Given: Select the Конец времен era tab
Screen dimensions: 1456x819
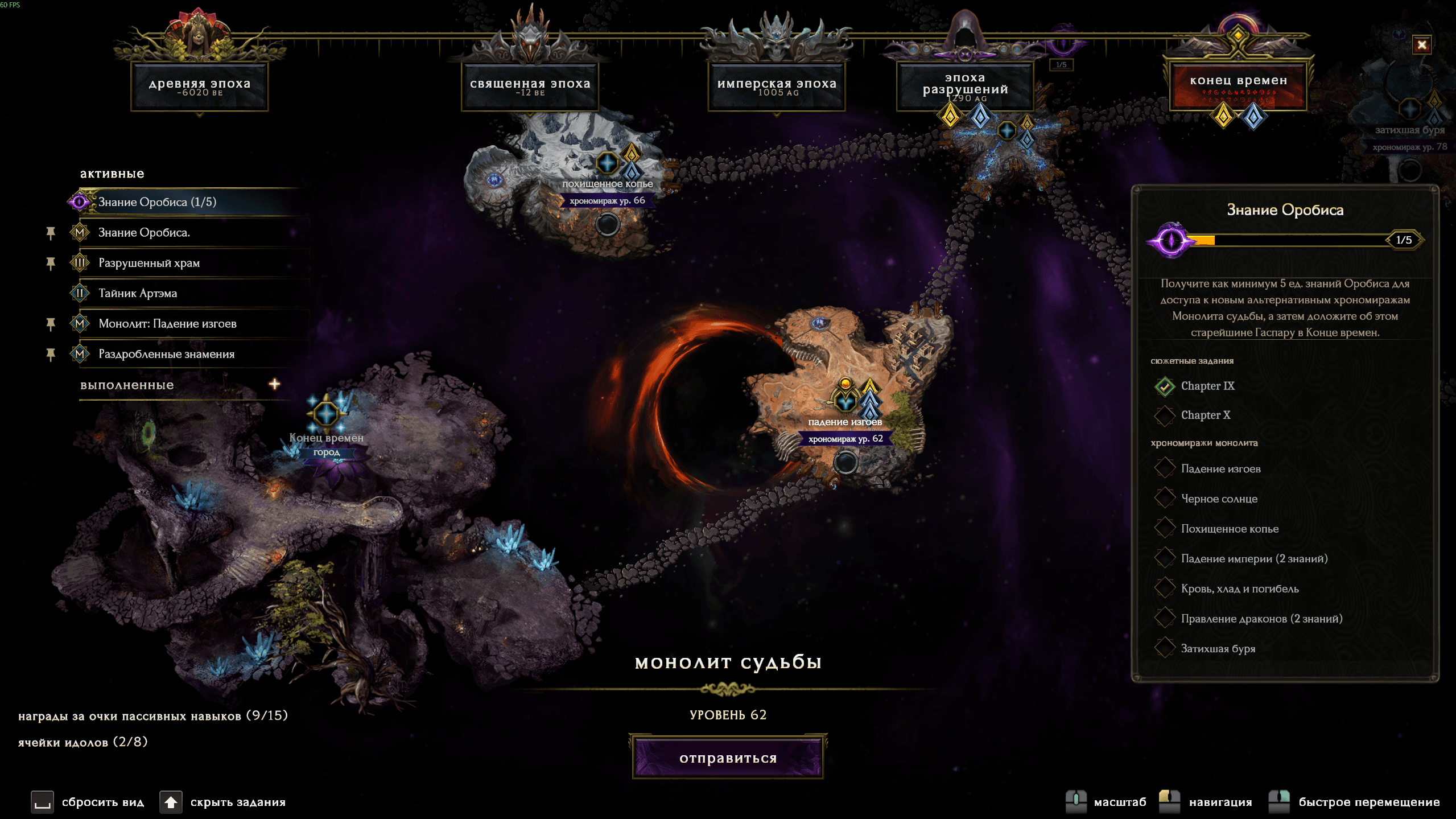Looking at the screenshot, I should (x=1238, y=86).
